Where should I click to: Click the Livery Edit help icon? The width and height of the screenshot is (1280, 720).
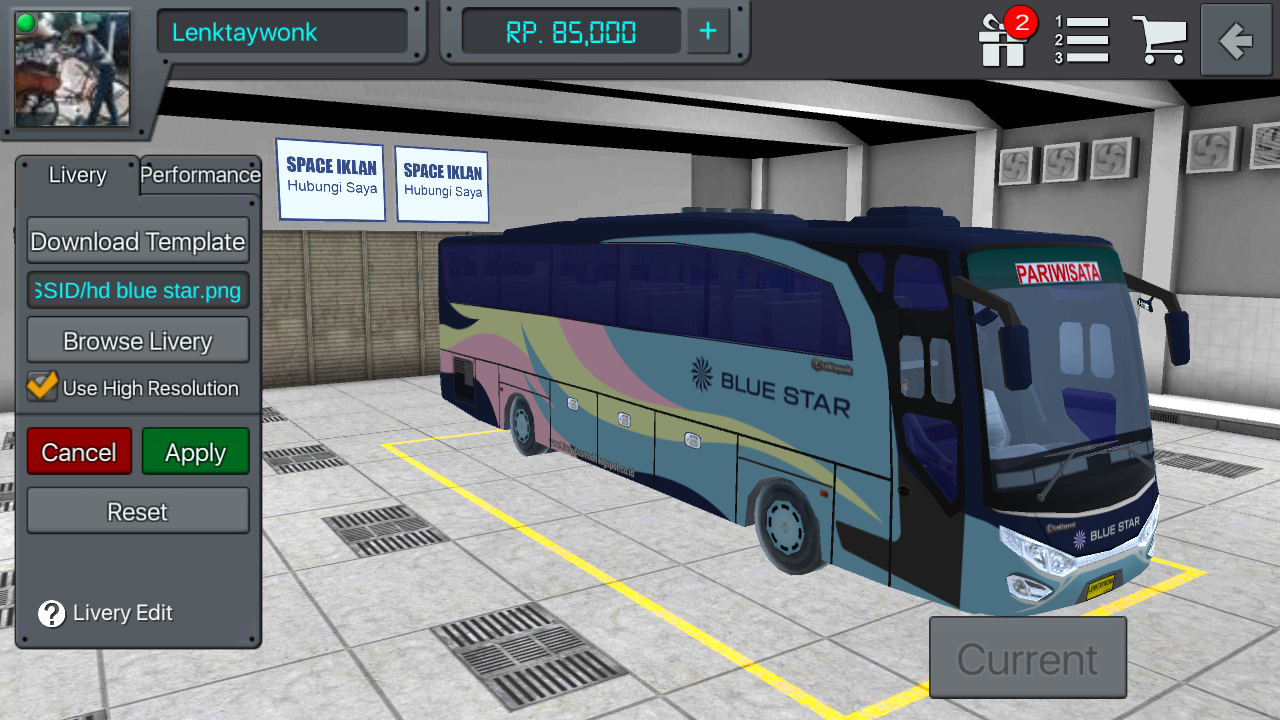[49, 613]
